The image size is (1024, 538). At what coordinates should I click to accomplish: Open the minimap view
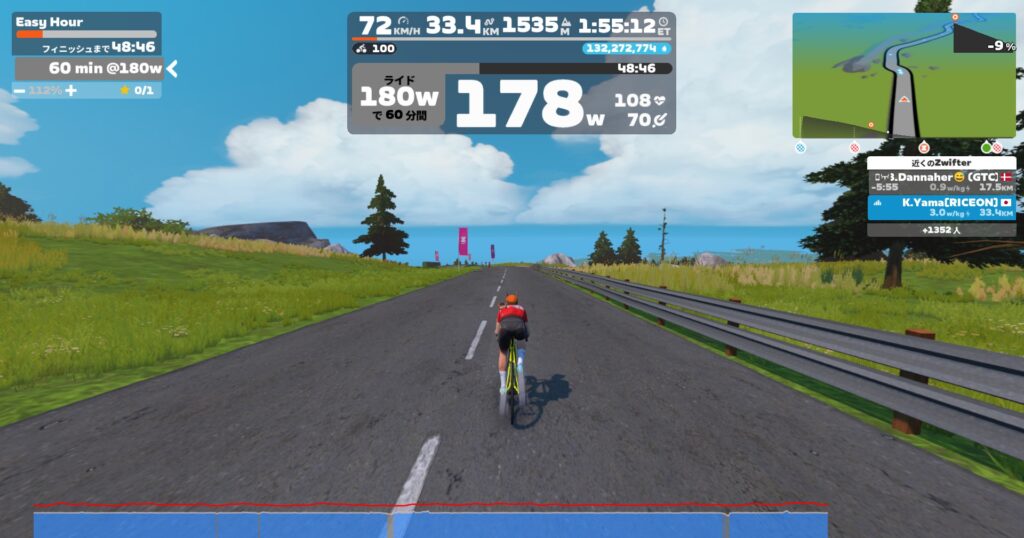click(x=903, y=75)
